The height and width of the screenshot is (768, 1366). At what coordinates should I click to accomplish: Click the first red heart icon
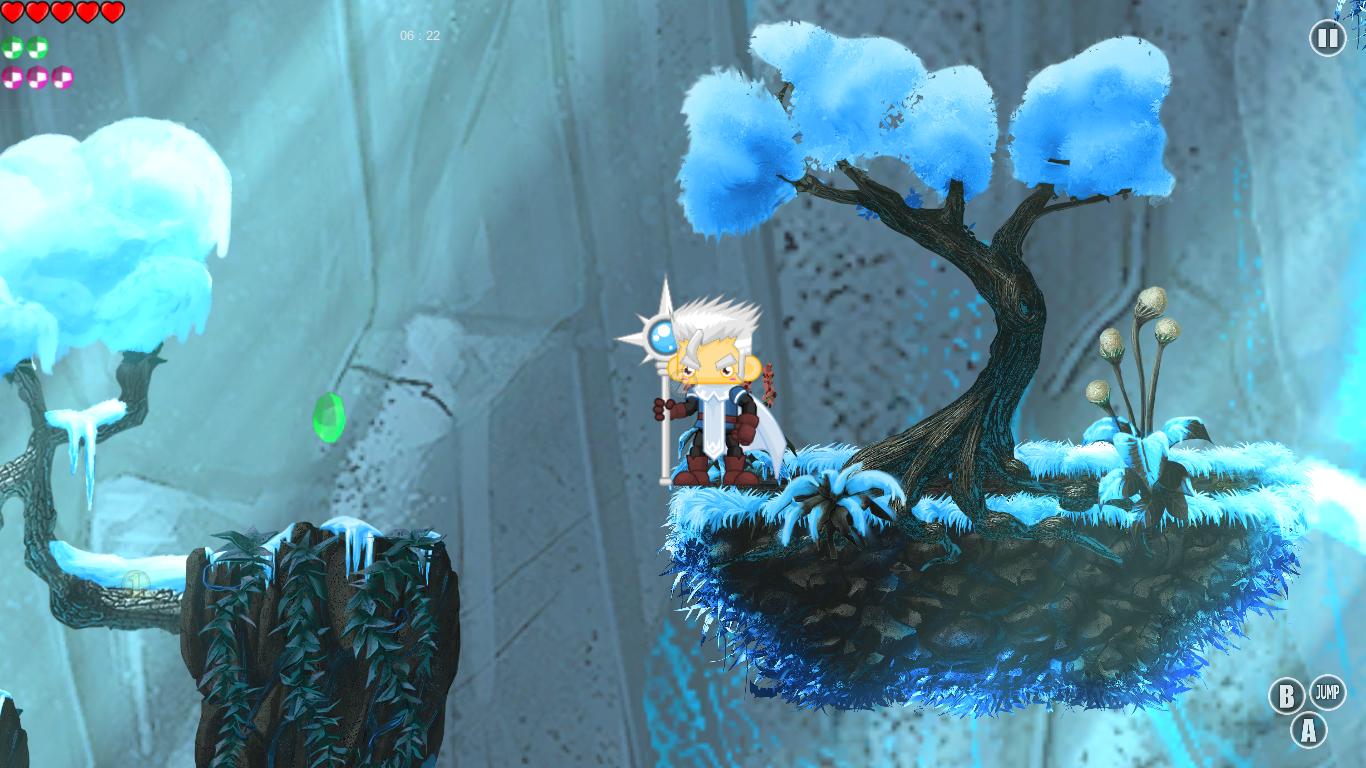pyautogui.click(x=12, y=10)
